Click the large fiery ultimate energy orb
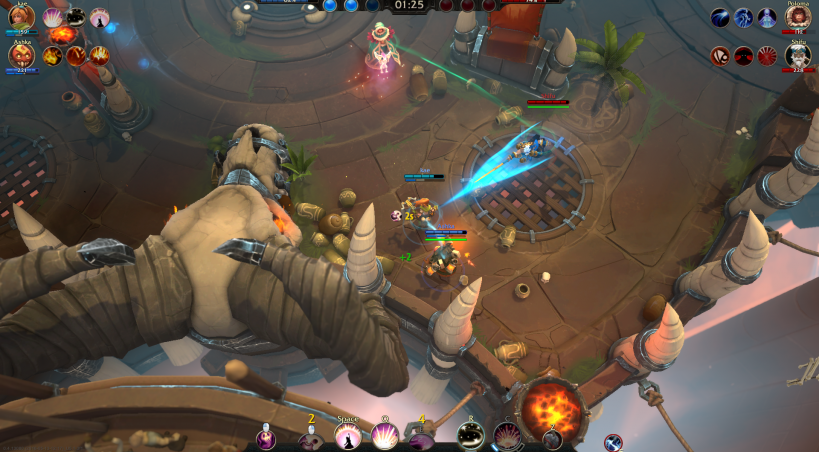819x452 pixels. click(550, 409)
